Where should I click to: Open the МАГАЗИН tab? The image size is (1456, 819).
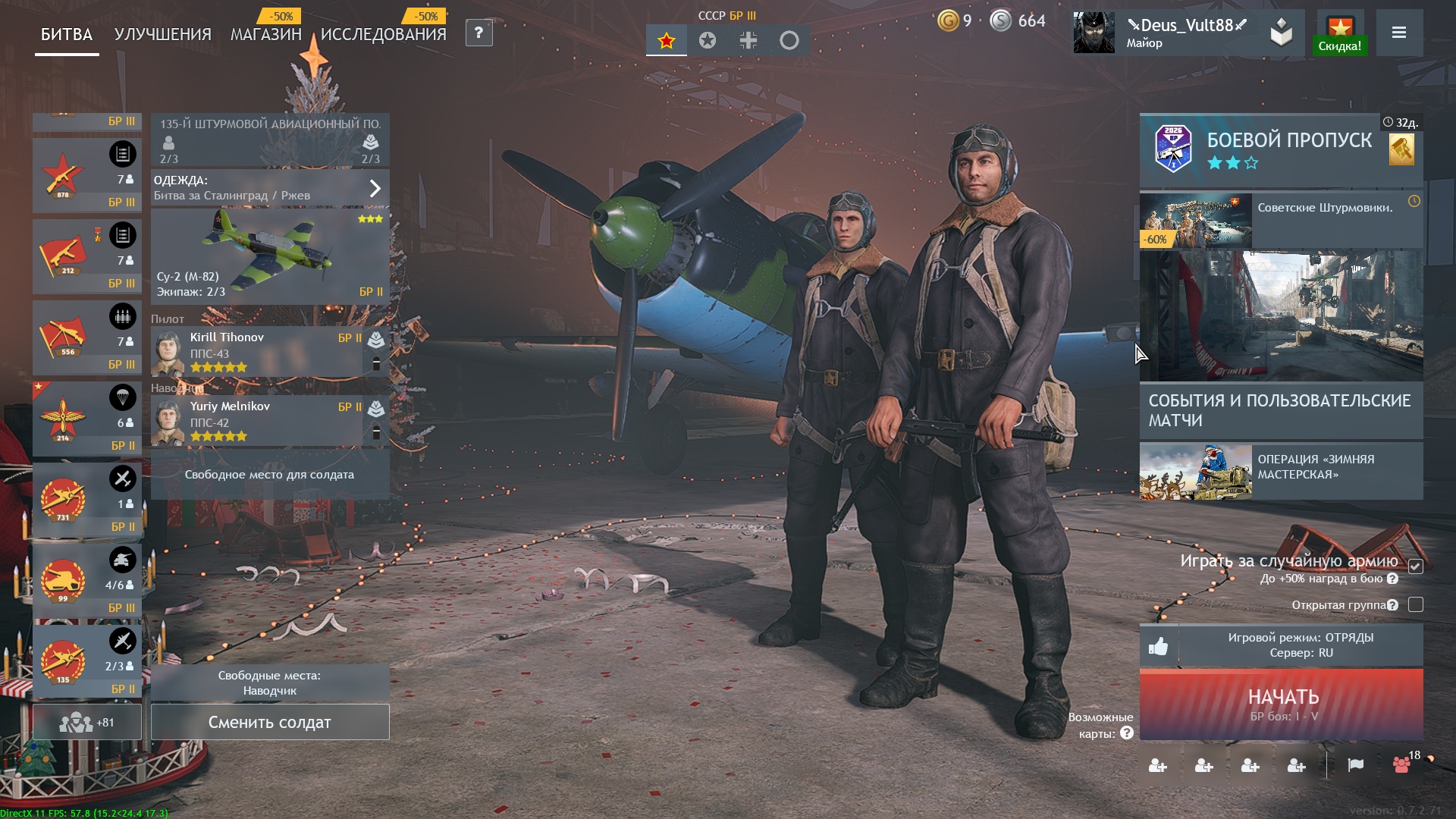click(265, 35)
